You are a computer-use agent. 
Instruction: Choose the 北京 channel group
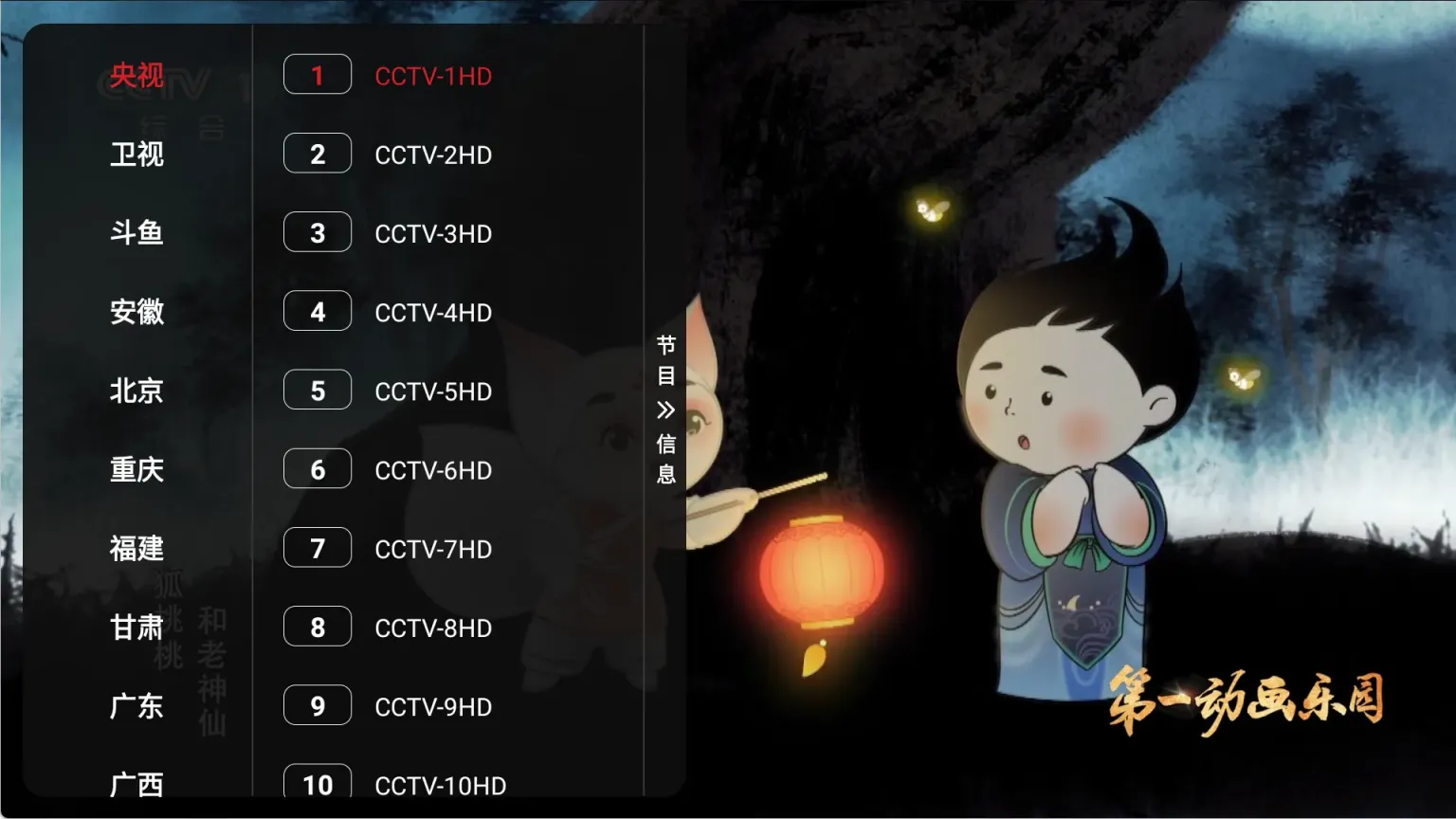[x=136, y=391]
